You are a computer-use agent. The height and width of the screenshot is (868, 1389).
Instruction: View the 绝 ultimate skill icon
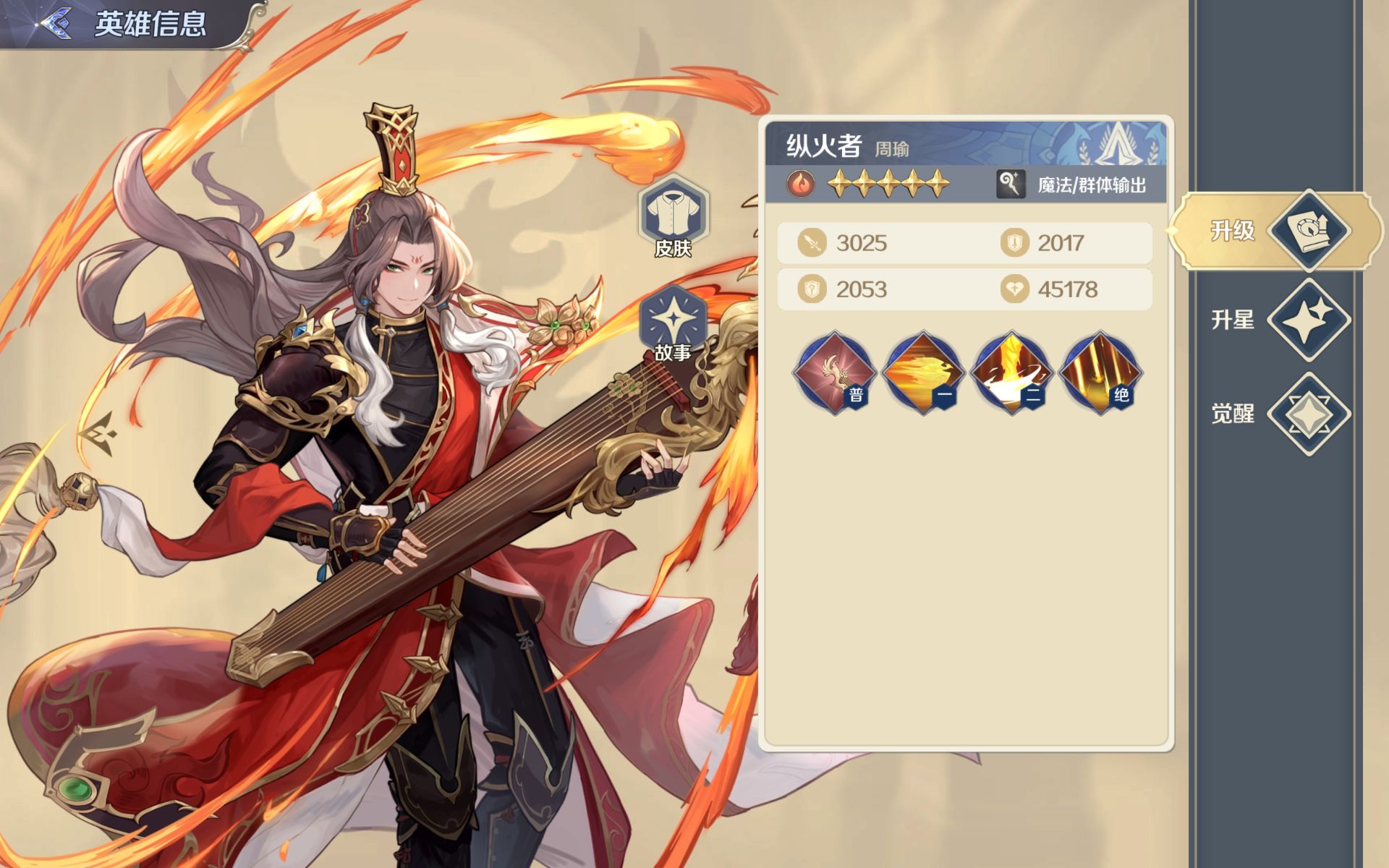[x=1100, y=373]
